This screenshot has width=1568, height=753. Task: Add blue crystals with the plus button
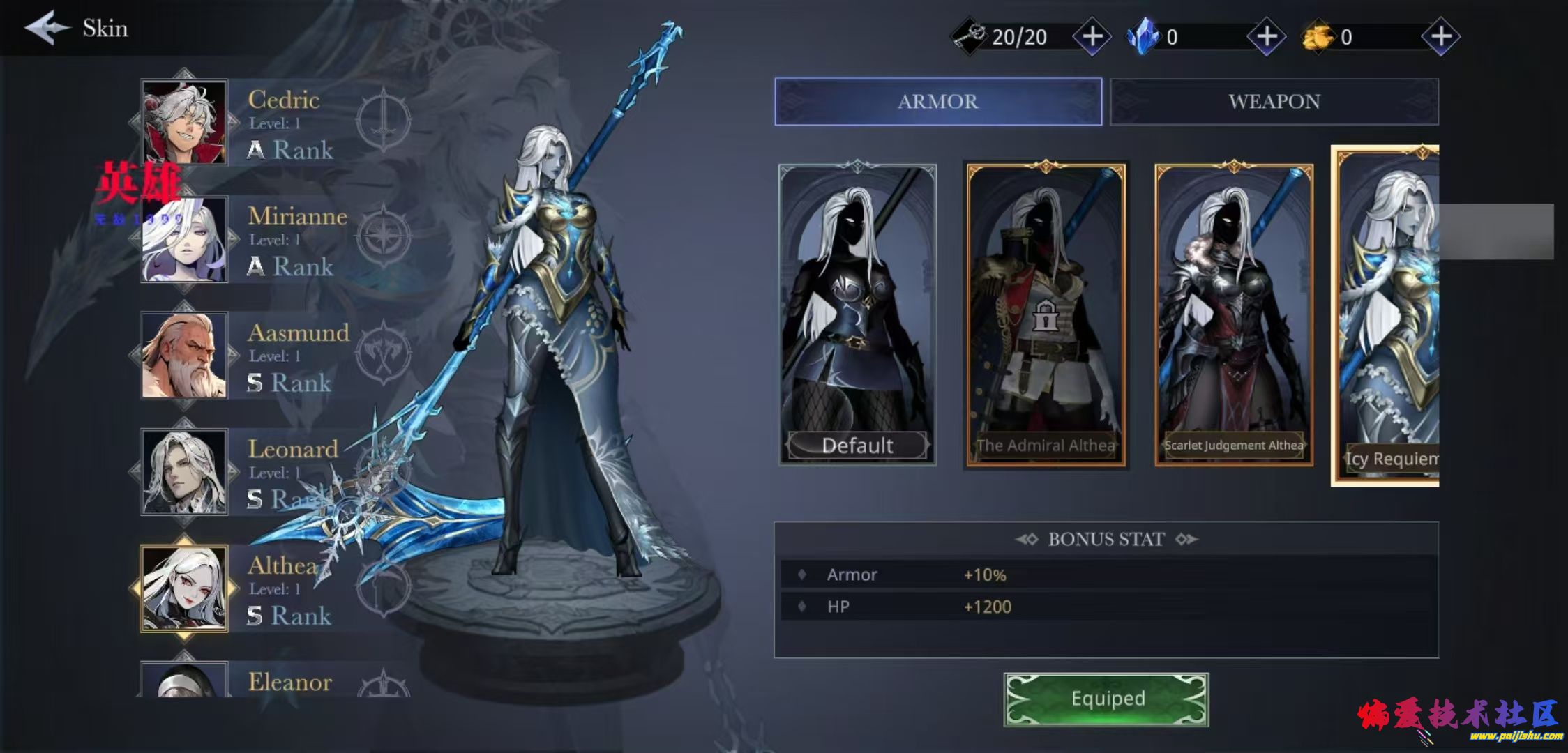1266,36
